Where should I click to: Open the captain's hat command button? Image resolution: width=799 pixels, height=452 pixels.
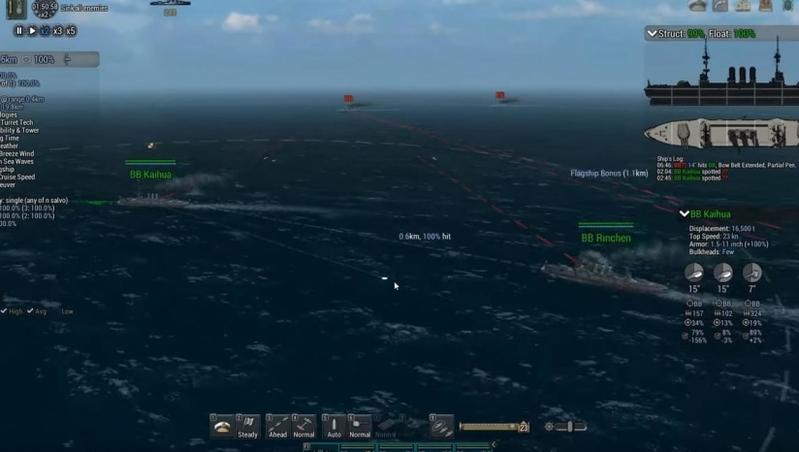(221, 426)
